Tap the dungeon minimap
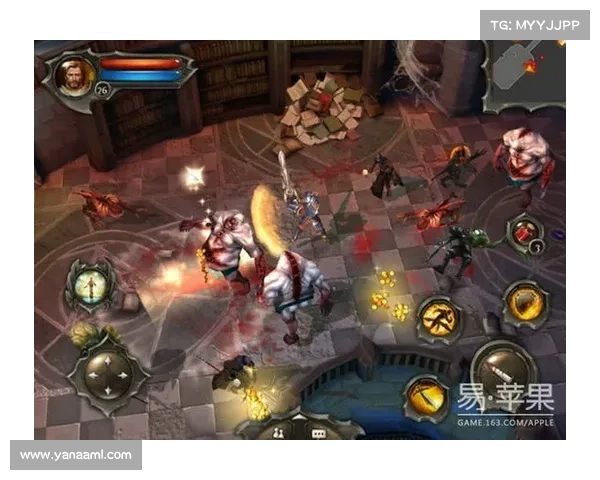600x480 pixels. [x=524, y=75]
